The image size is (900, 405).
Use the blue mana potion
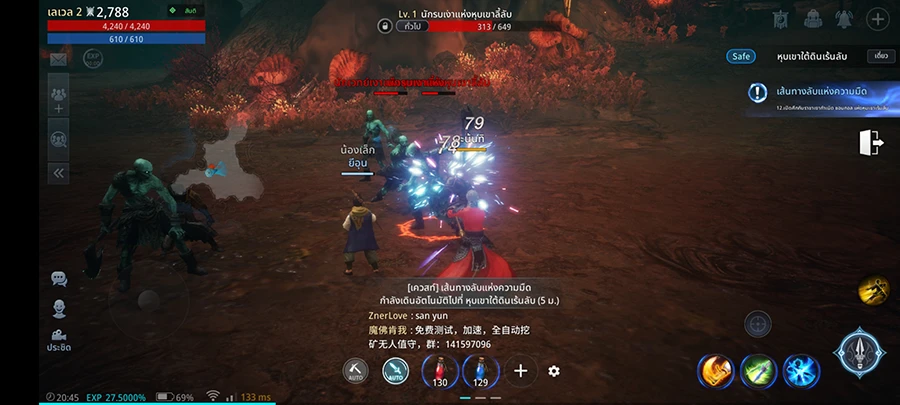[480, 372]
